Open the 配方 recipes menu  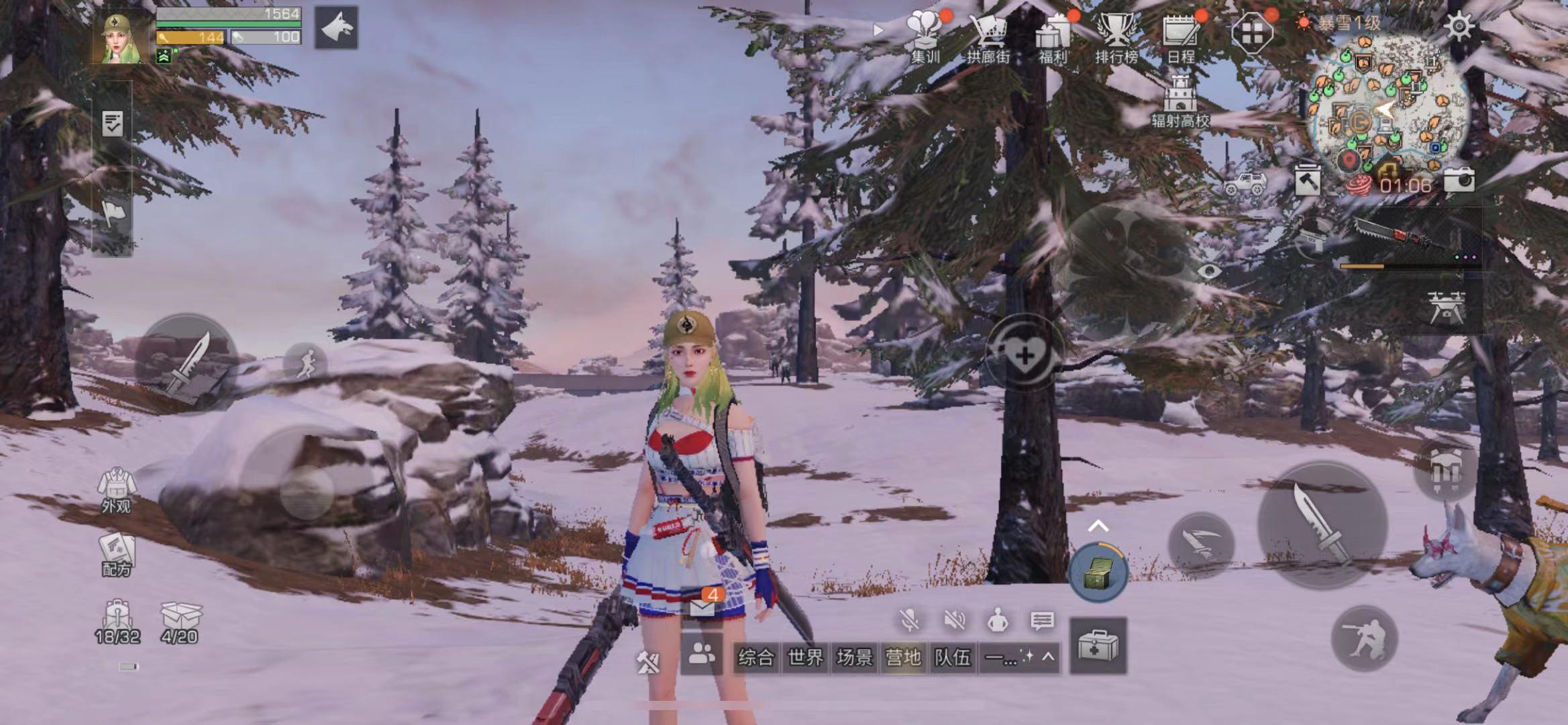116,555
